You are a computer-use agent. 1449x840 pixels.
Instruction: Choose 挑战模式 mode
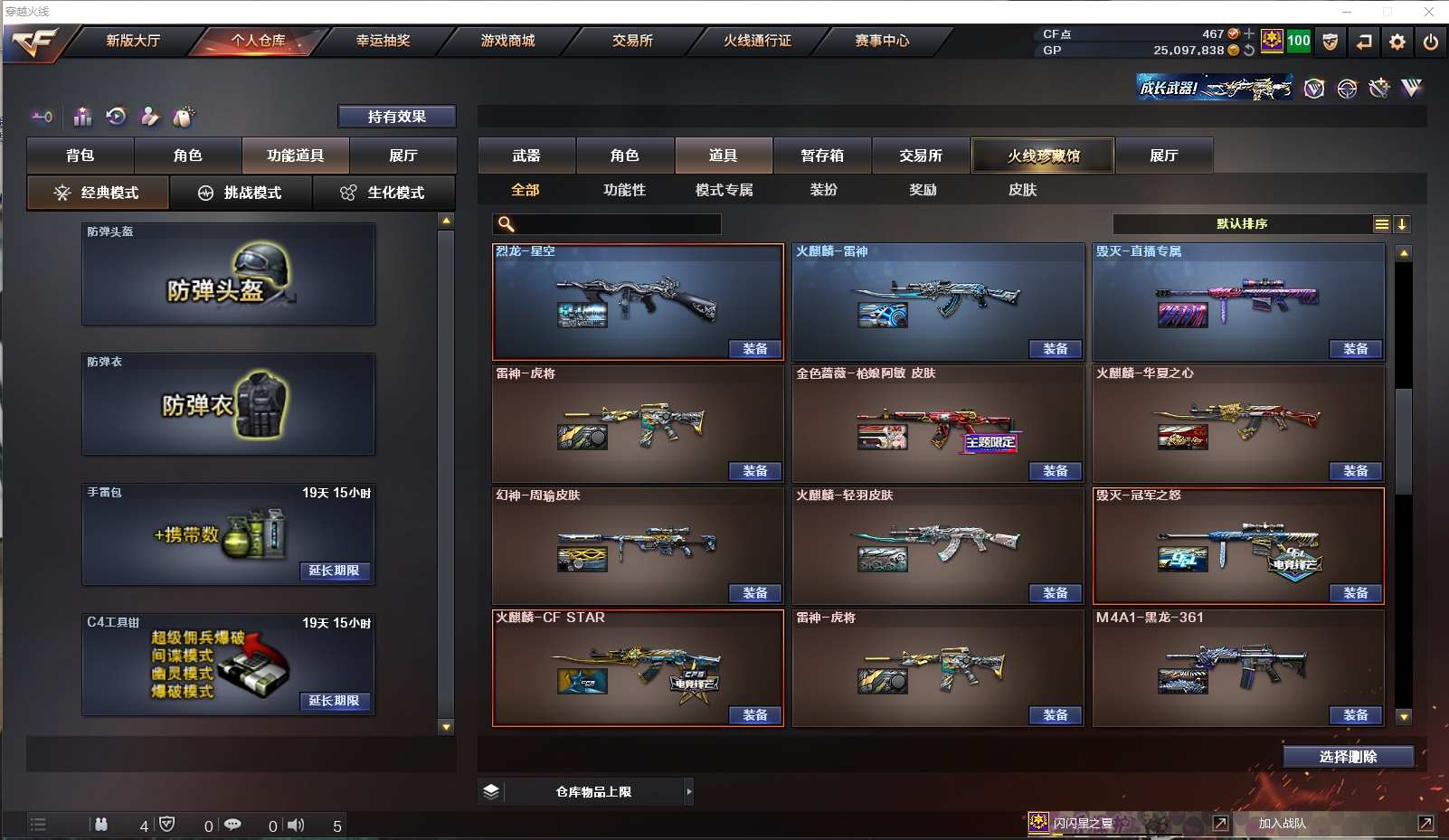pos(241,193)
